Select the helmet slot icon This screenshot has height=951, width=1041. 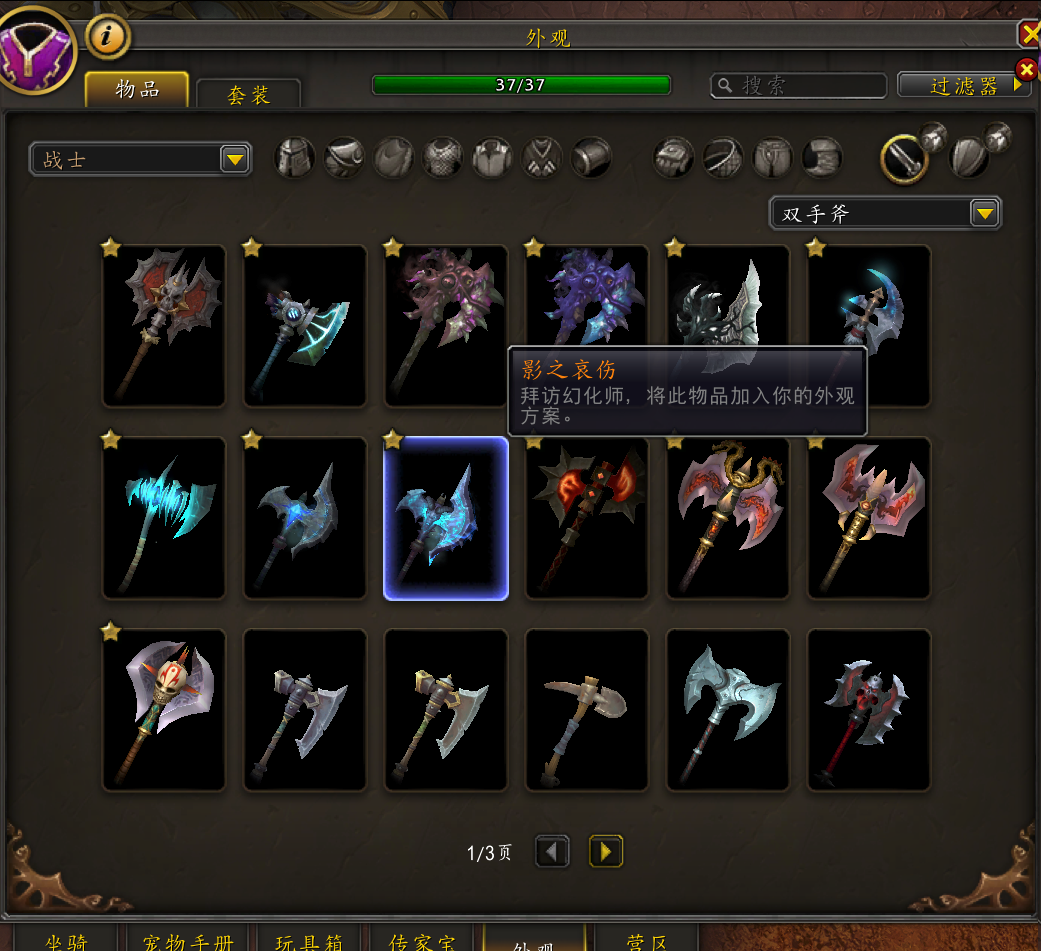pyautogui.click(x=295, y=158)
